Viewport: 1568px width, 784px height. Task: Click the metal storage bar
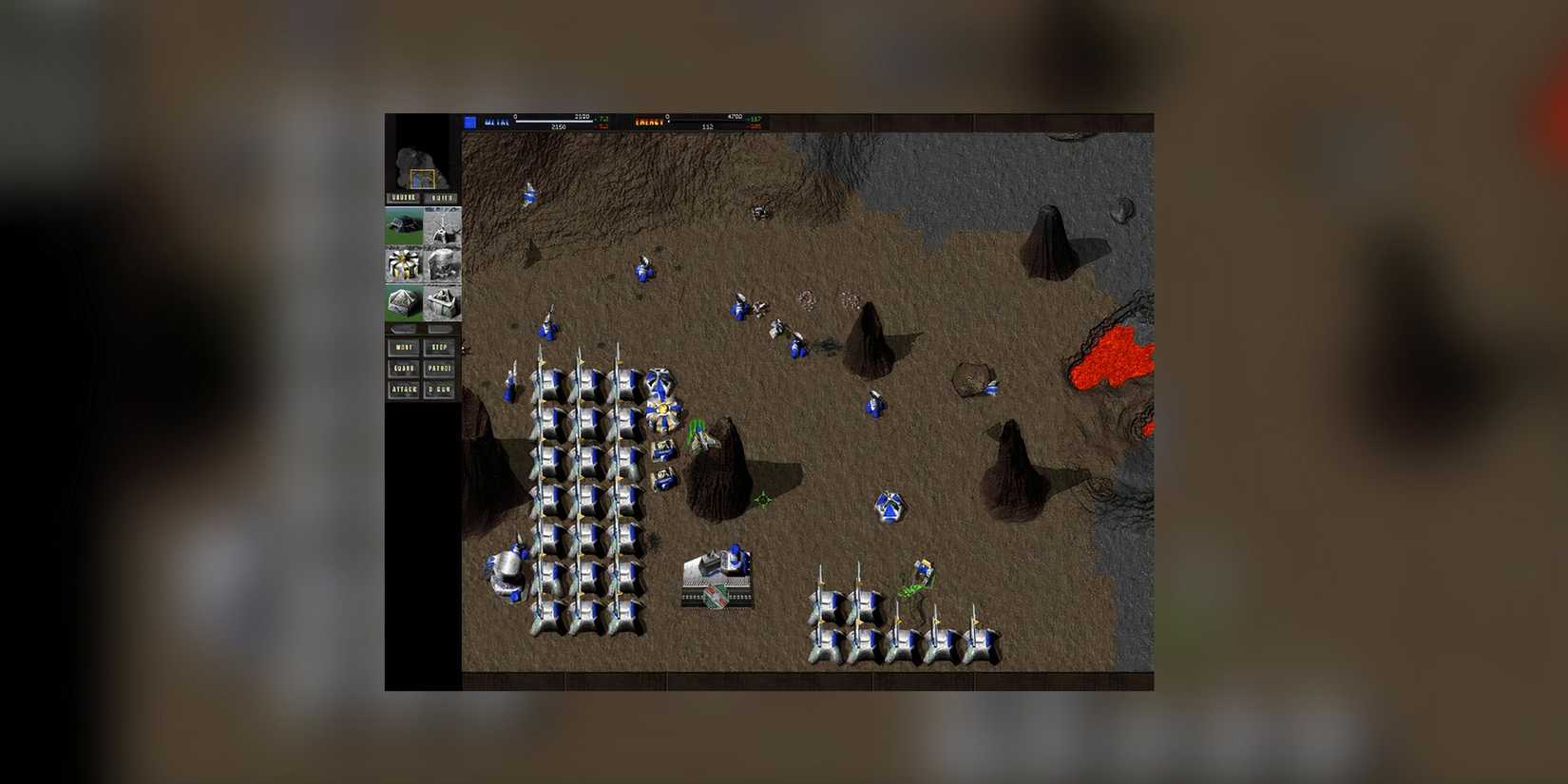pyautogui.click(x=553, y=123)
